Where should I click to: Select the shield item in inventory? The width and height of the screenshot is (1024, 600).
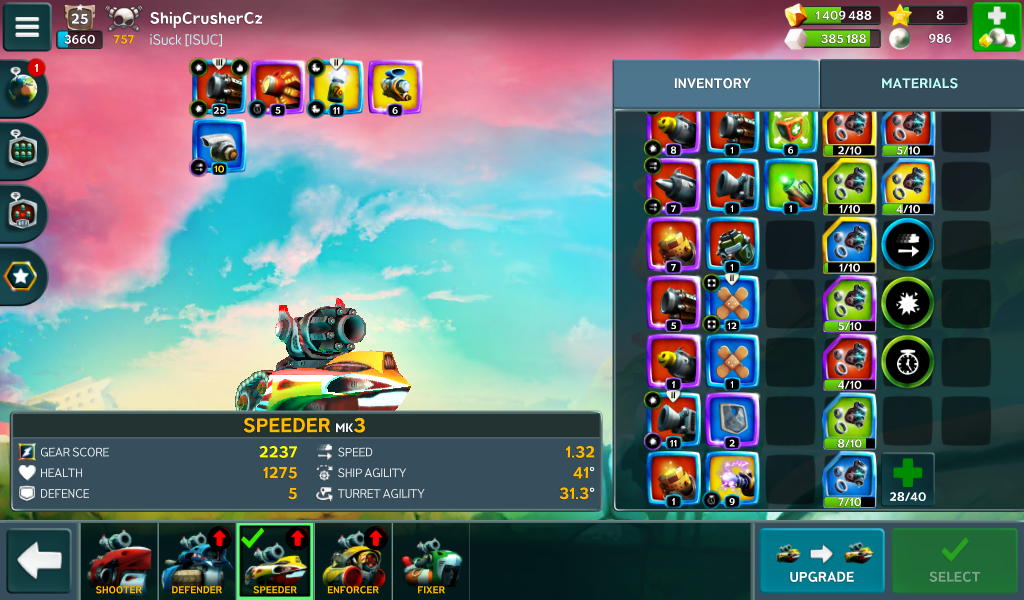[733, 420]
